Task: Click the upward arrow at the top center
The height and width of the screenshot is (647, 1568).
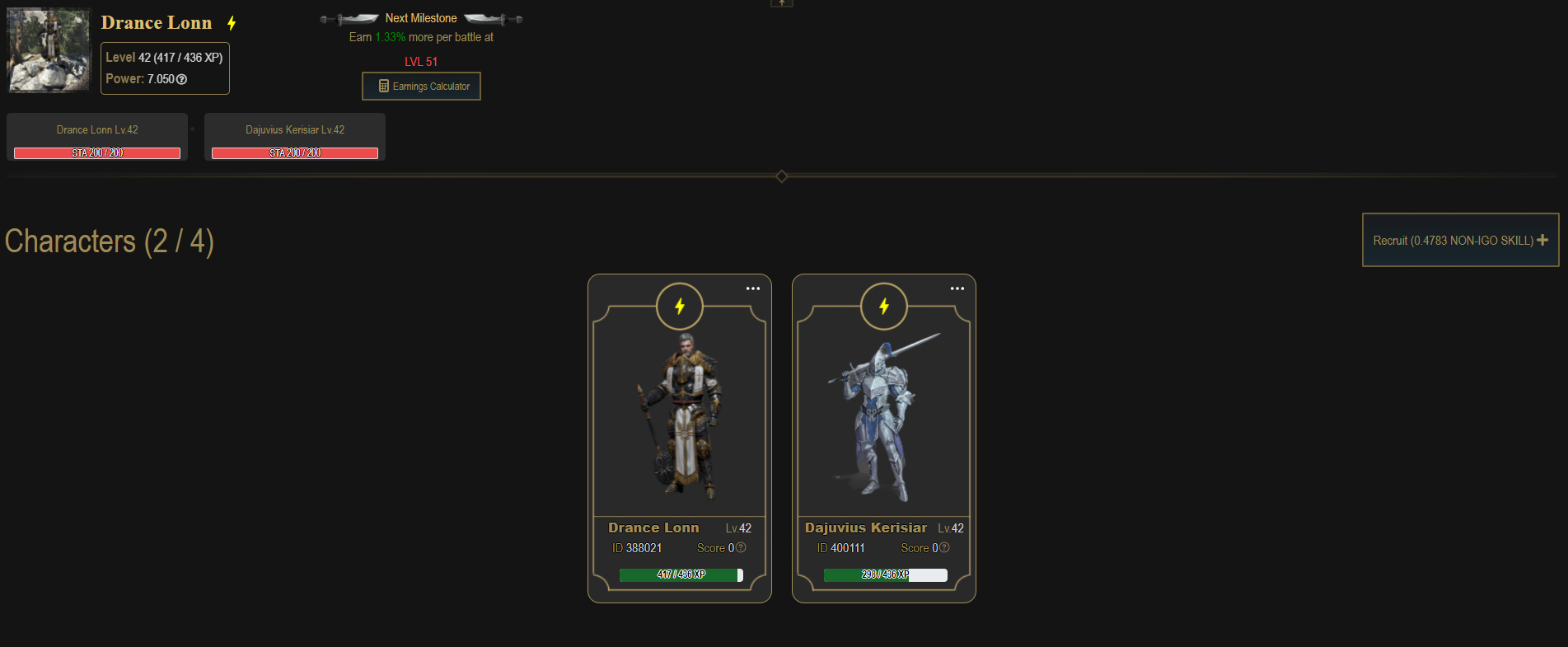Action: pyautogui.click(x=781, y=3)
